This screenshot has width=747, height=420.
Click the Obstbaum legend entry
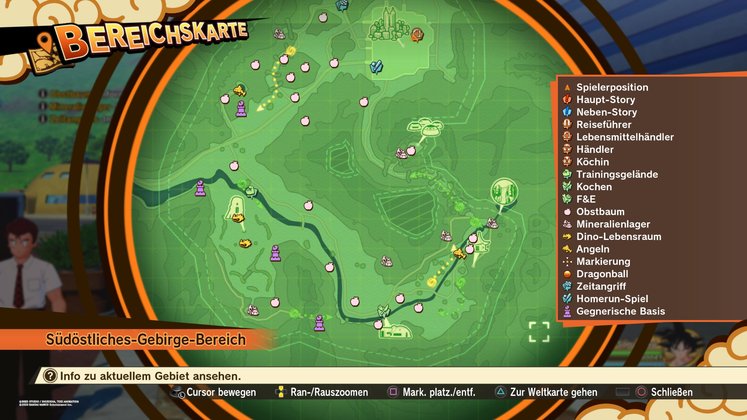pyautogui.click(x=600, y=212)
